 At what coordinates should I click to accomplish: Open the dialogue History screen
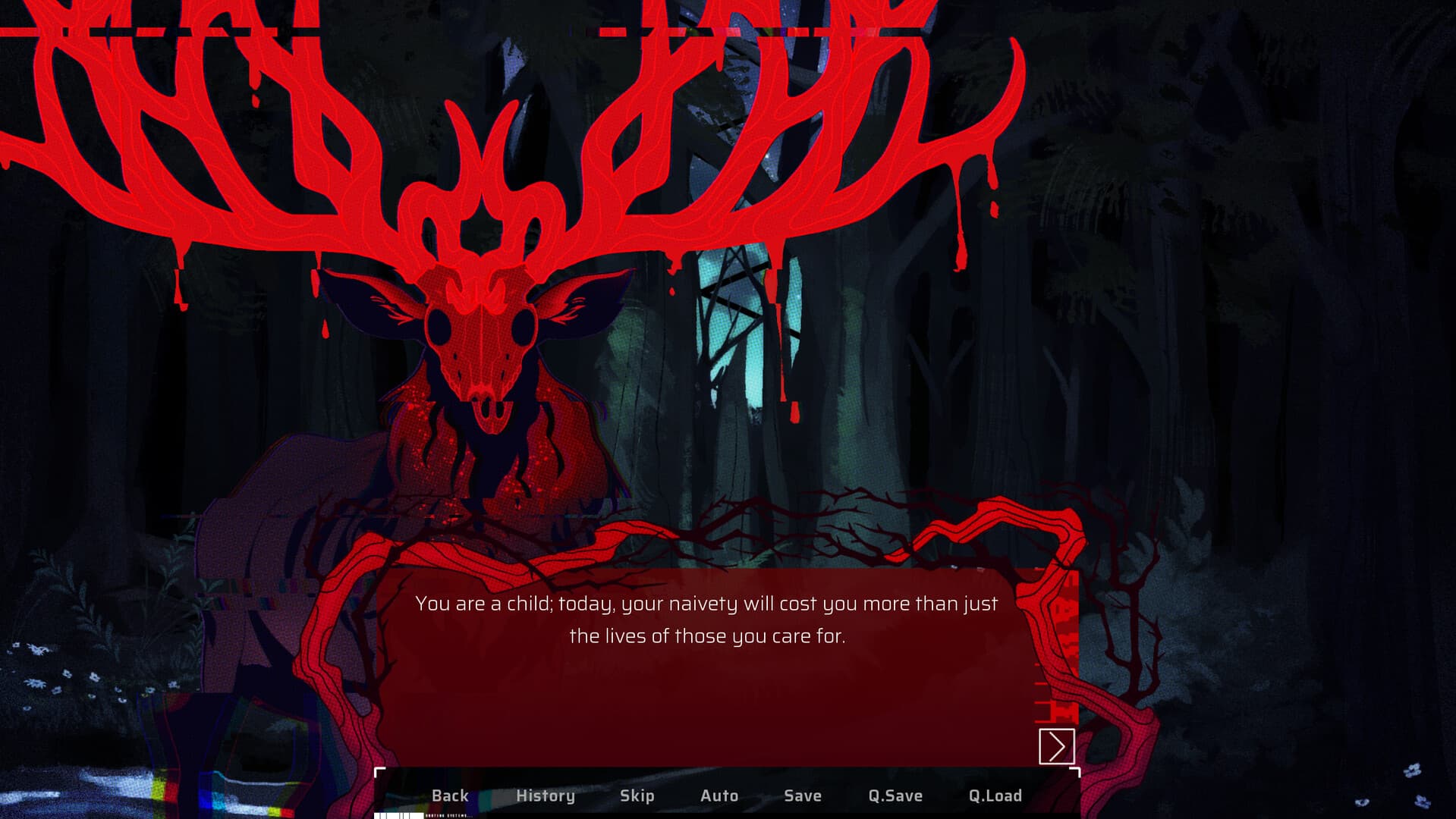click(x=545, y=795)
